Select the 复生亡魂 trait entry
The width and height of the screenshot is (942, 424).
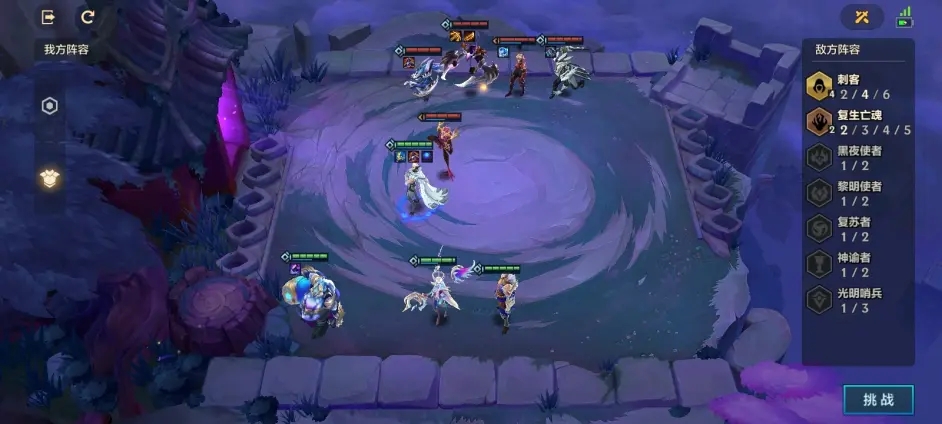coord(858,123)
